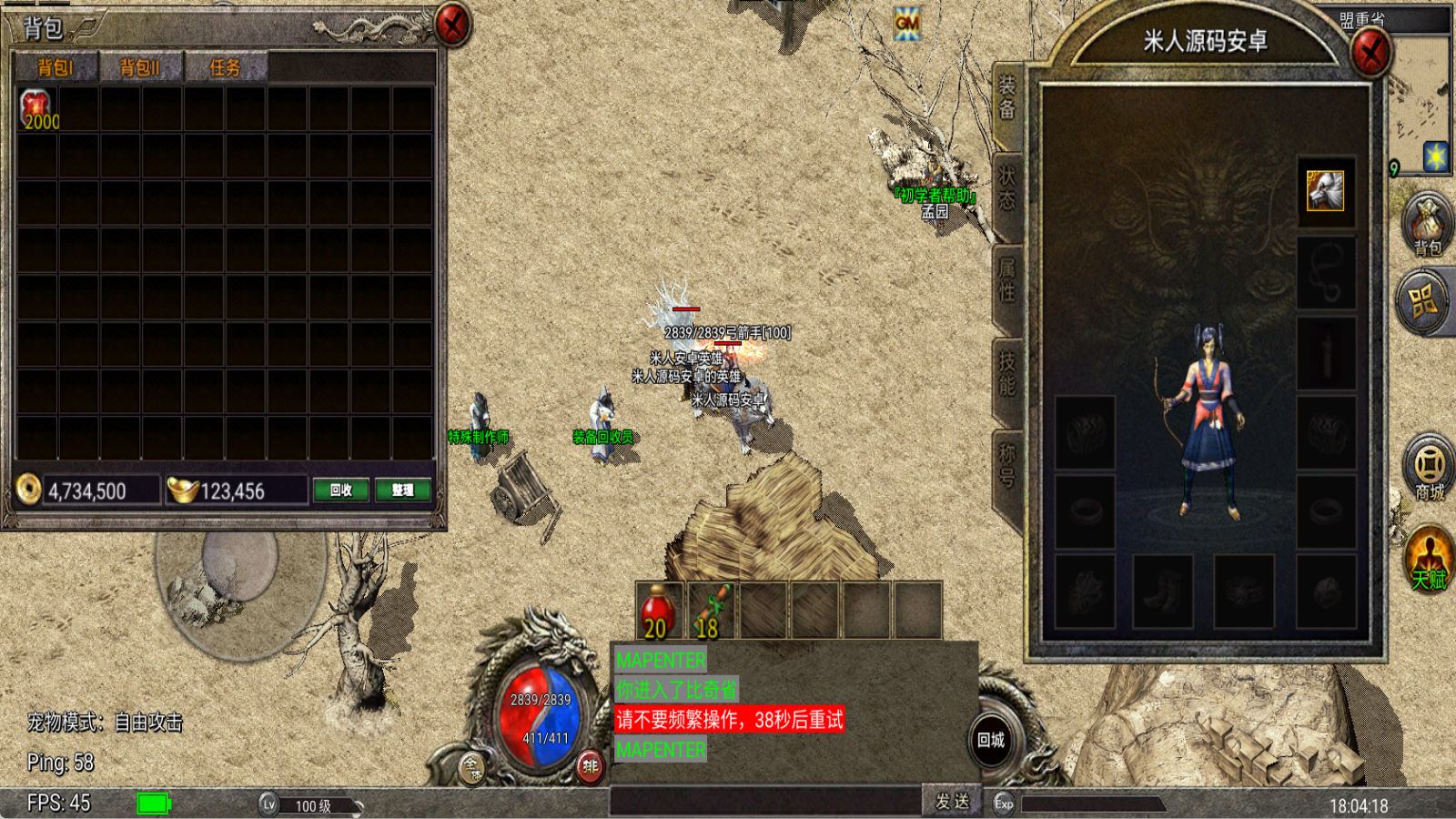Screen dimensions: 1456x819
Task: Open the 称号 titles side tab
Action: [1007, 464]
